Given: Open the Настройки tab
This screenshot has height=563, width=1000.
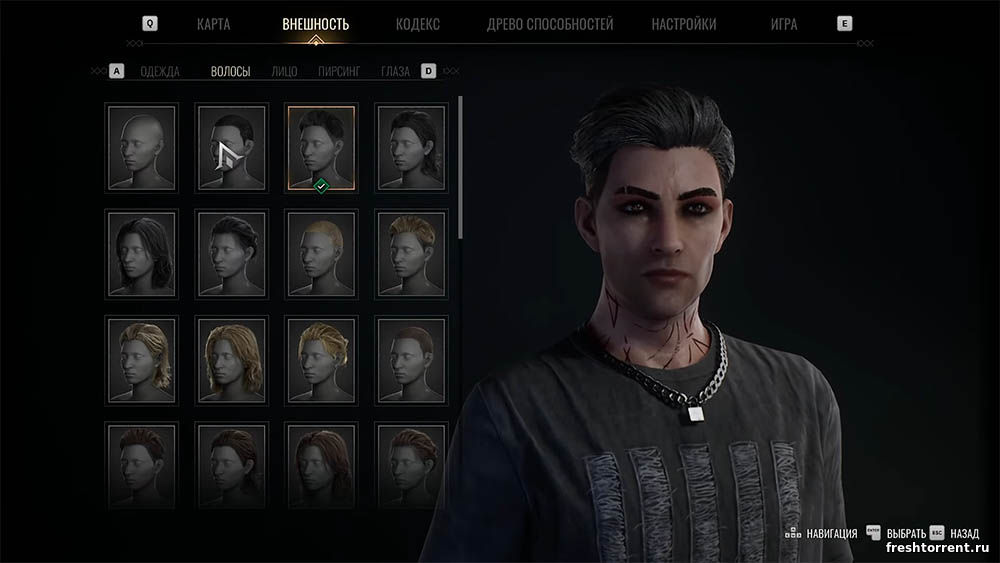Looking at the screenshot, I should pyautogui.click(x=683, y=24).
